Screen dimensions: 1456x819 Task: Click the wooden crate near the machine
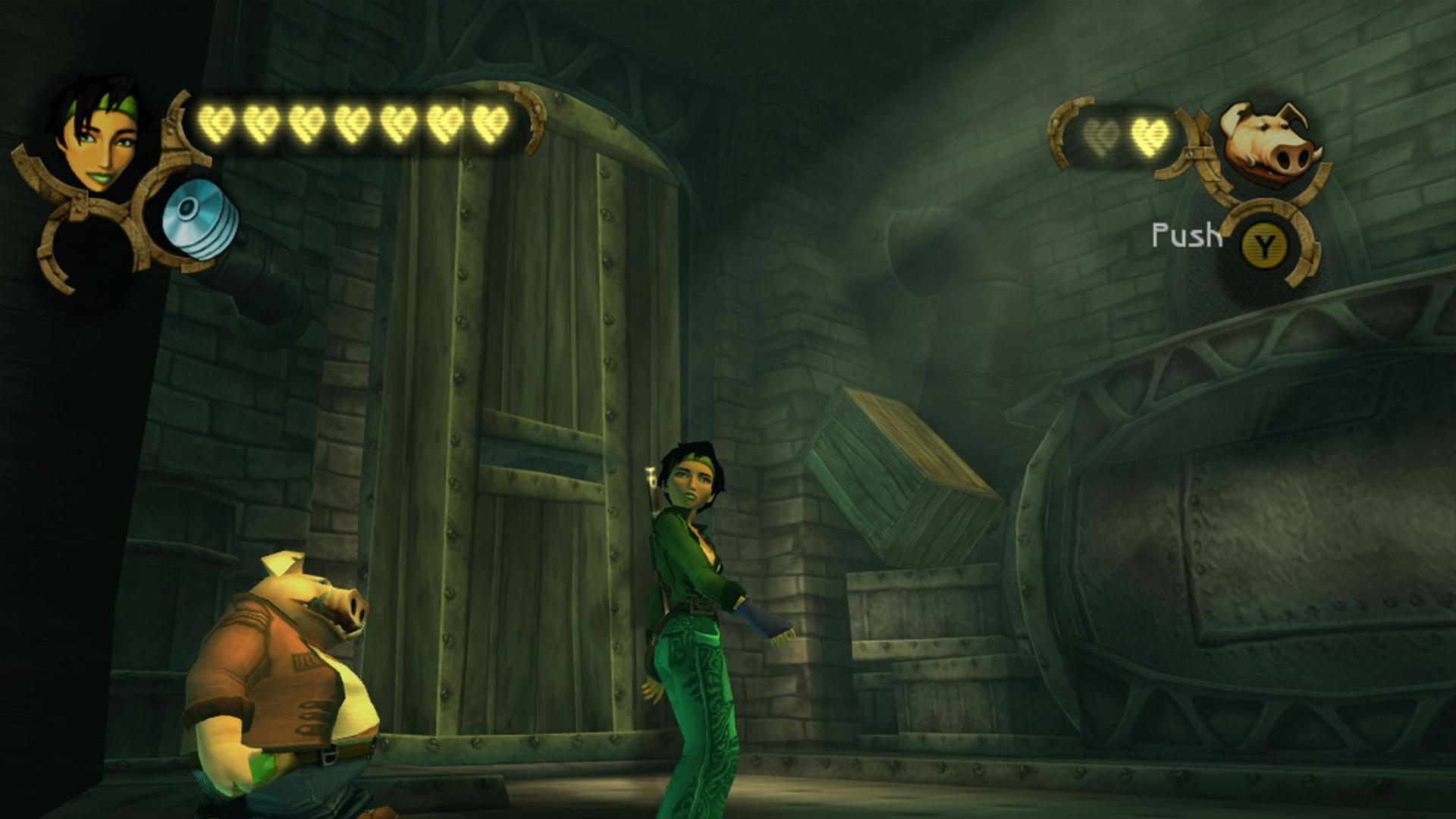click(902, 470)
